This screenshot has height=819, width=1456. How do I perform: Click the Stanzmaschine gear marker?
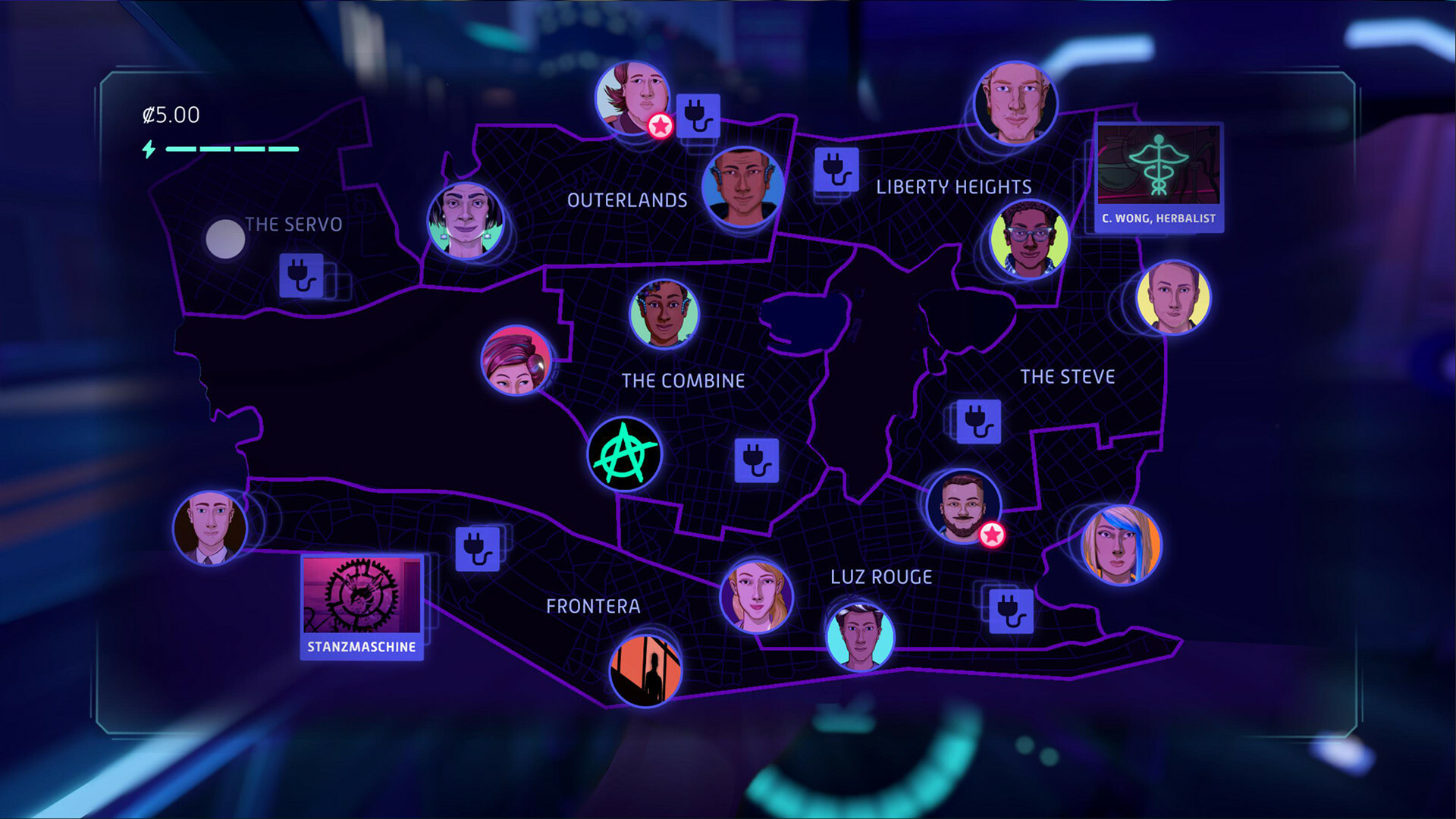click(x=362, y=599)
